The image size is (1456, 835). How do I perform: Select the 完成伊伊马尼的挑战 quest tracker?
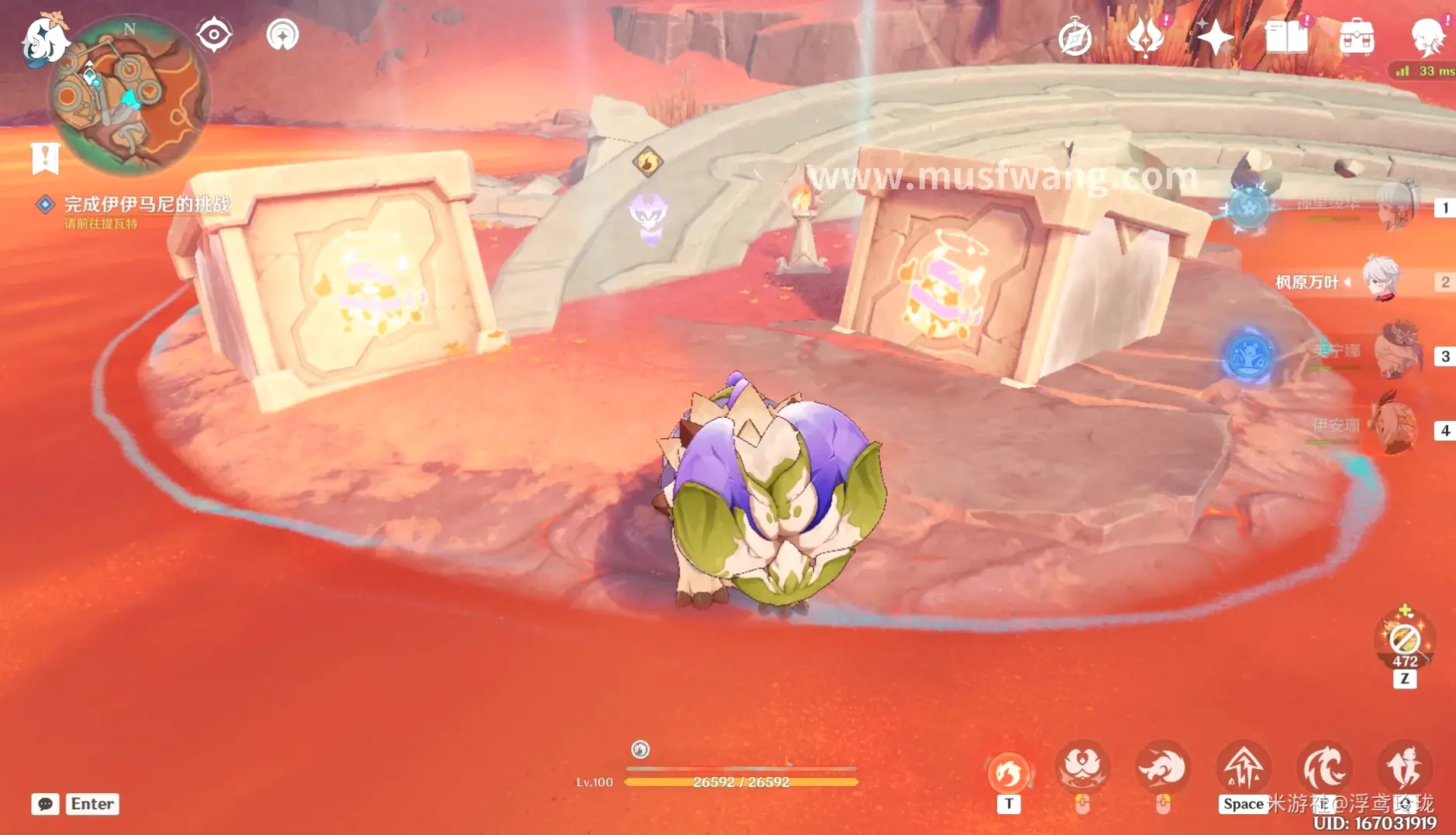tap(146, 204)
